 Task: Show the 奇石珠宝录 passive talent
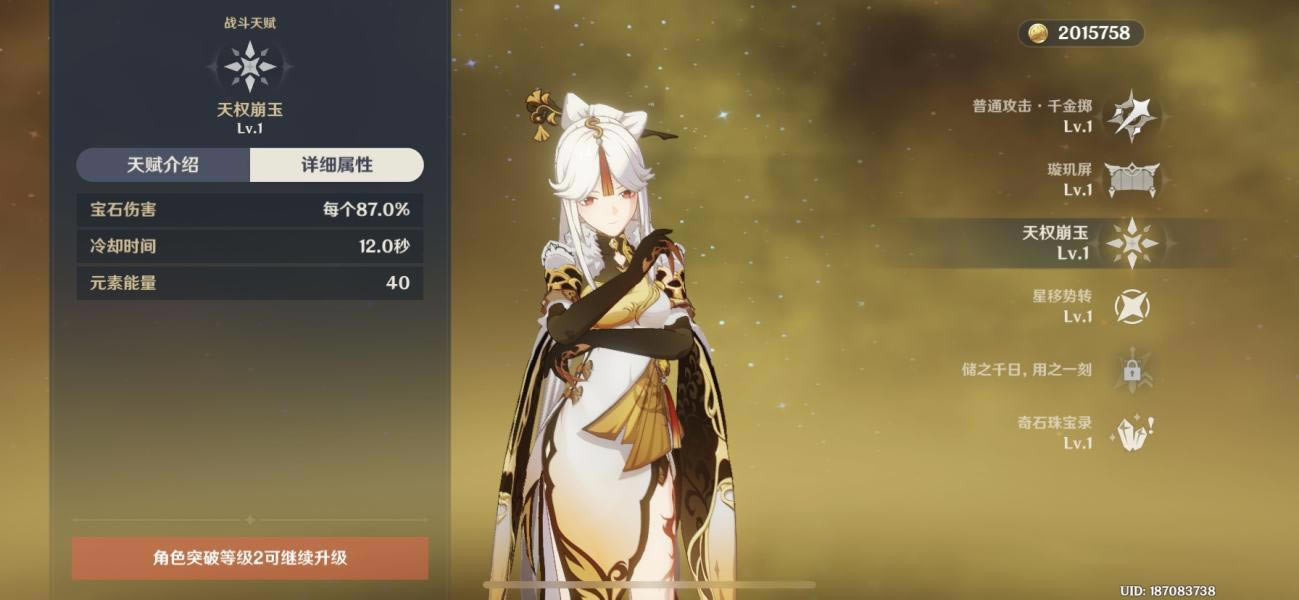click(x=1131, y=433)
